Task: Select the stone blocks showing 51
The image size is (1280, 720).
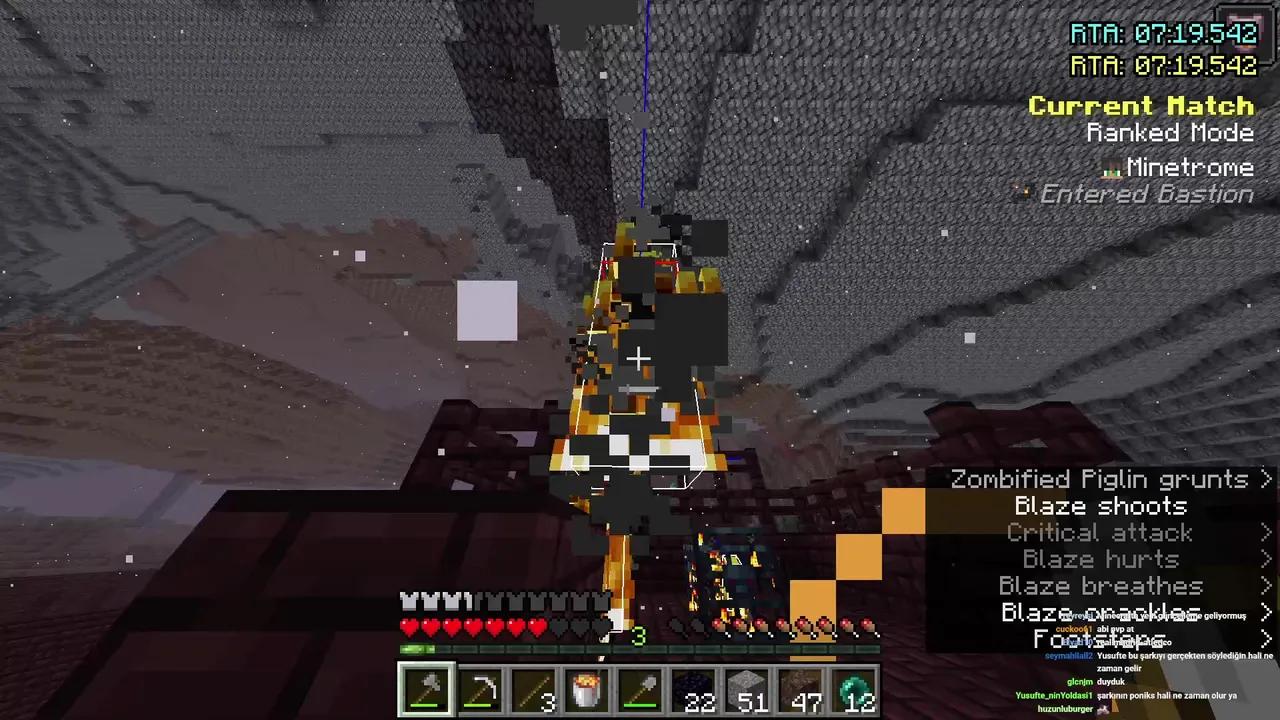Action: coord(748,687)
